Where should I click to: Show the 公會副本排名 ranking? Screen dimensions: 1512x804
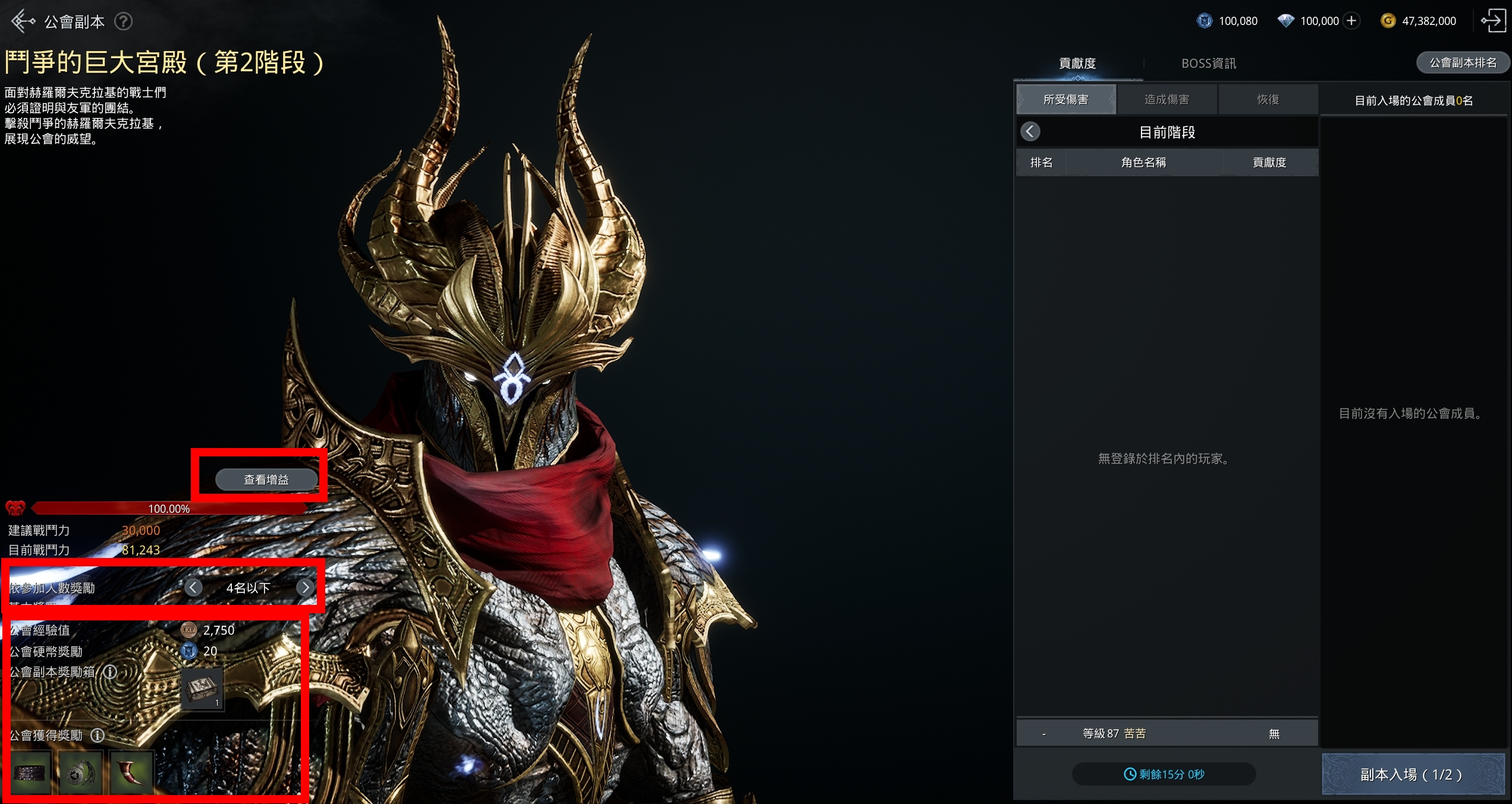point(1463,62)
